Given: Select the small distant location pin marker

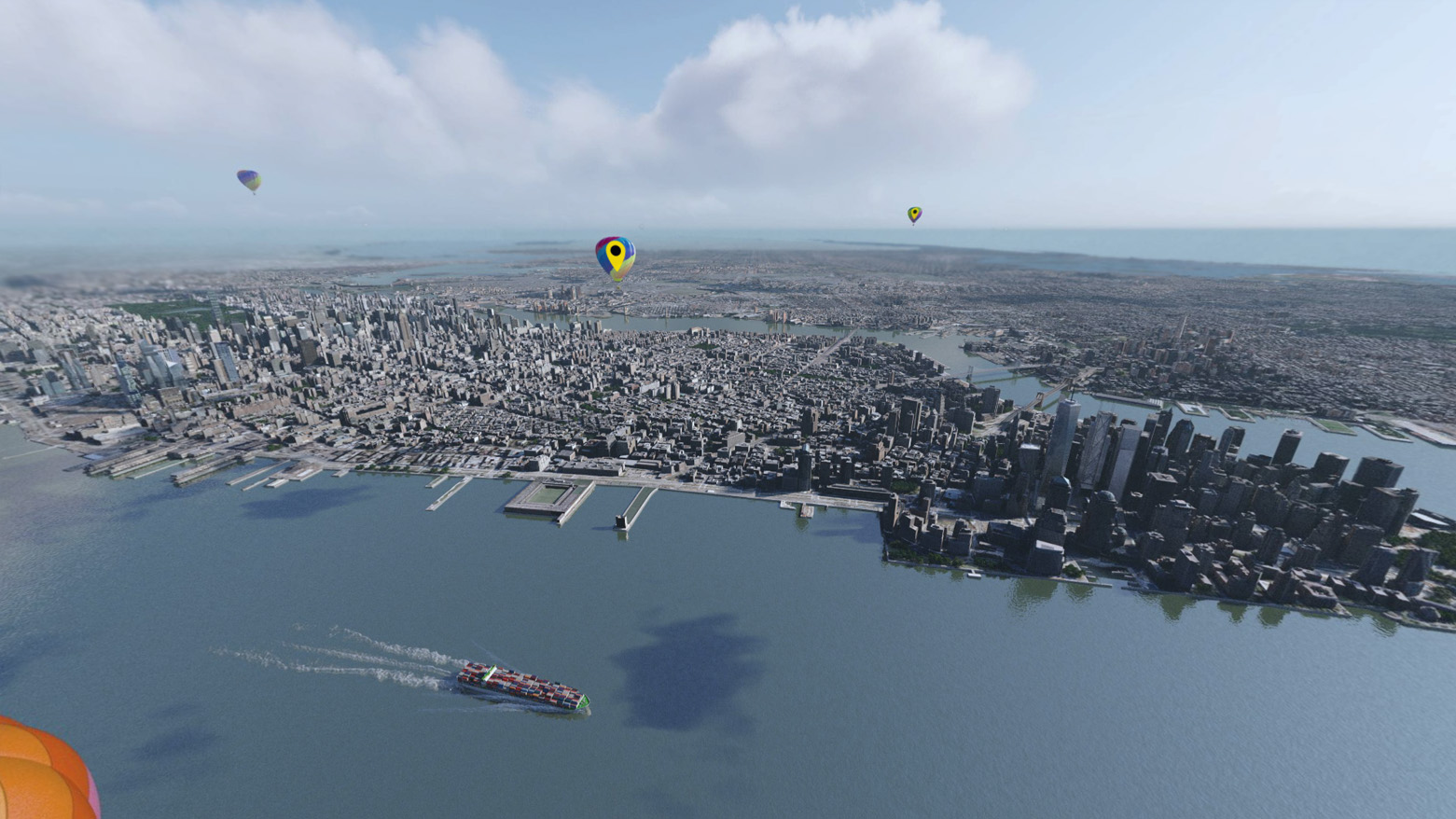Looking at the screenshot, I should click(914, 214).
